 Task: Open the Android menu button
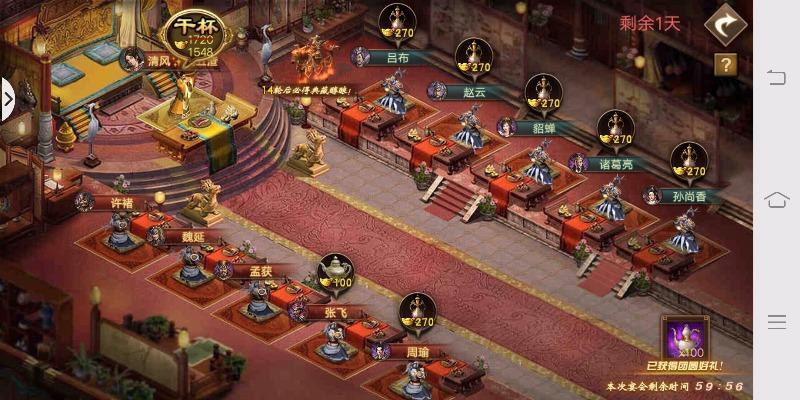[777, 321]
